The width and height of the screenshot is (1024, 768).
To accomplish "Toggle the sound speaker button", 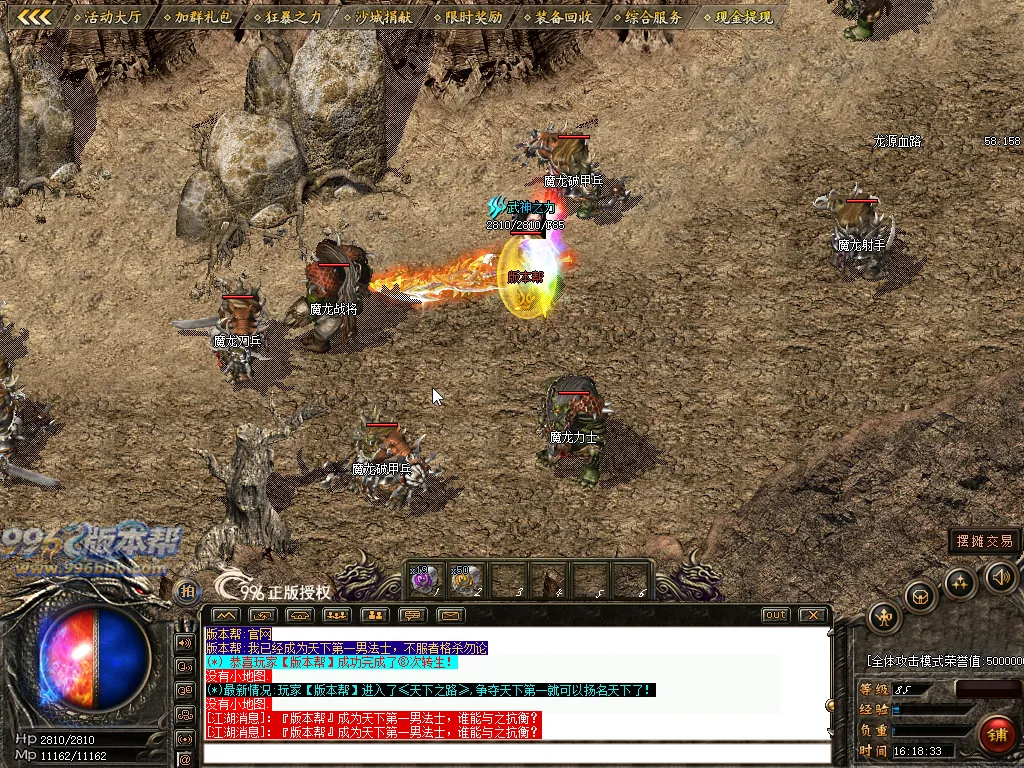I will click(x=1001, y=576).
